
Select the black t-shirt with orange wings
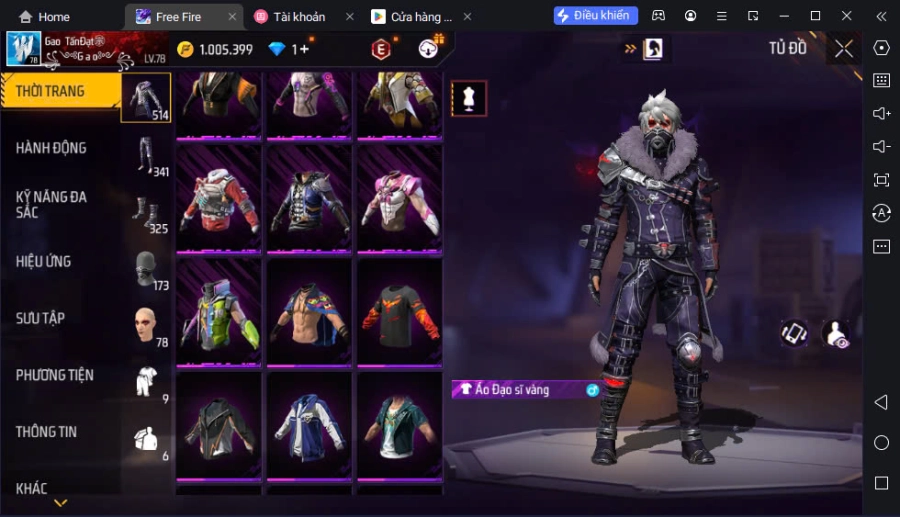pos(399,311)
